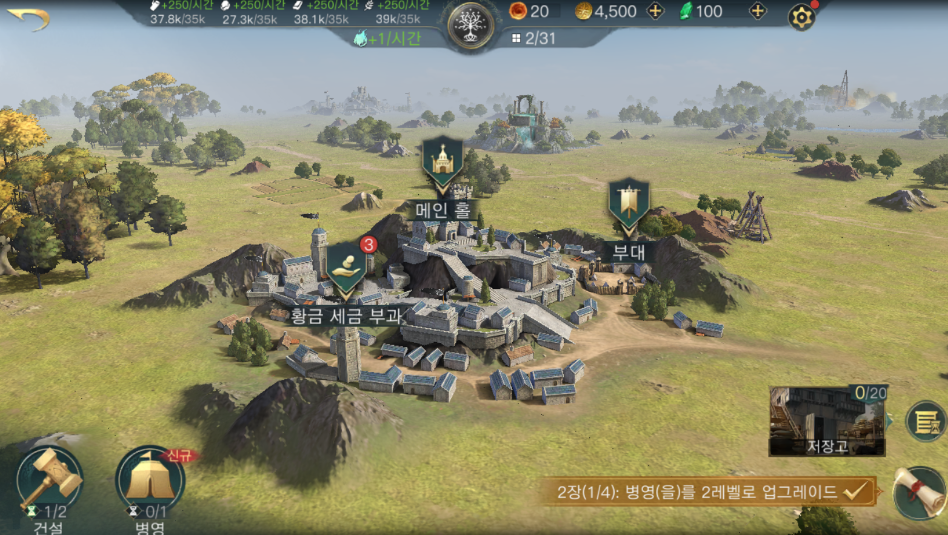Screen dimensions: 948x535
Task: Go back with the golden arrow
Action: pyautogui.click(x=28, y=19)
